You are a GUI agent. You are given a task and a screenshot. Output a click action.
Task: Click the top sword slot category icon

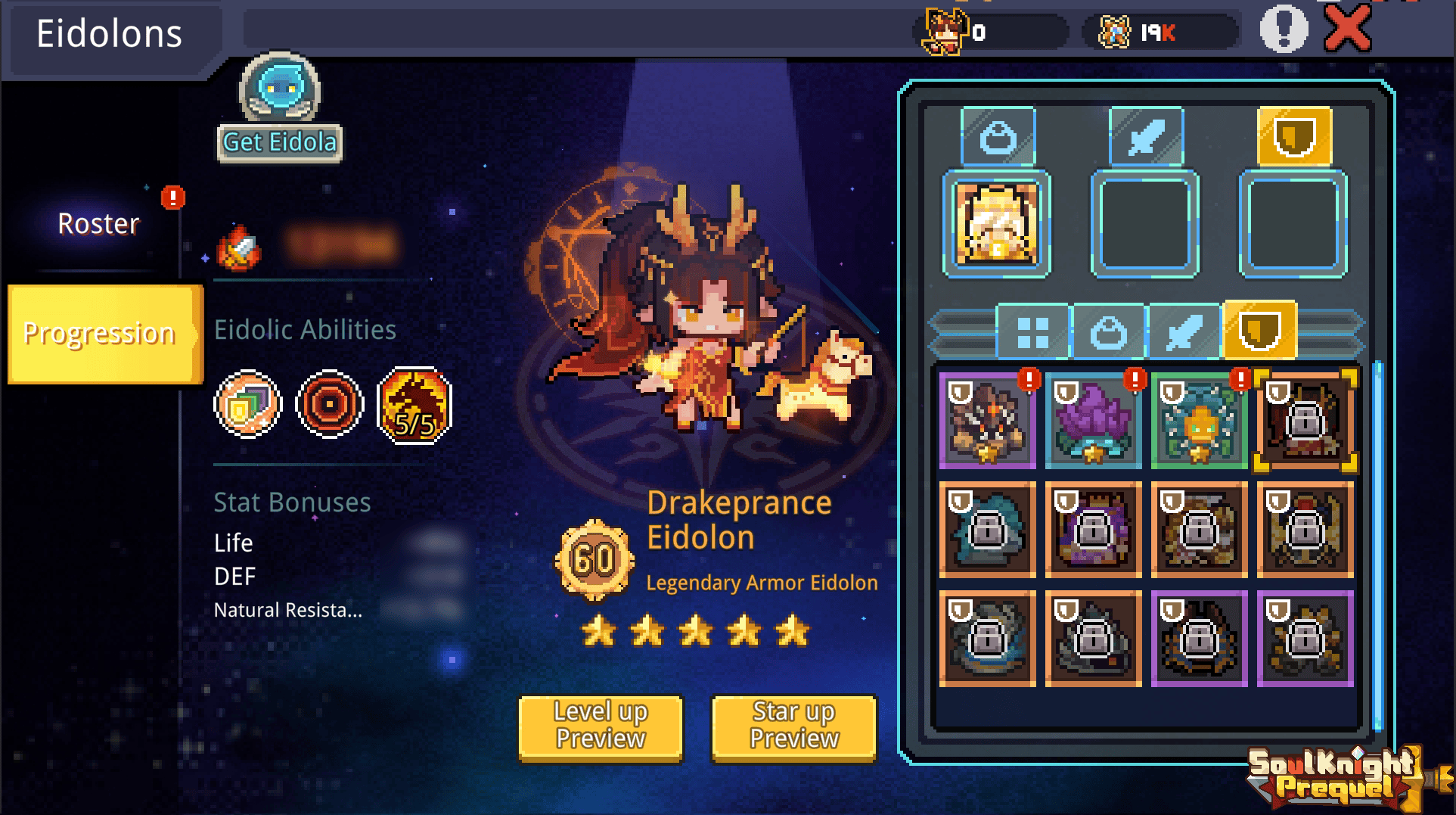(1145, 137)
